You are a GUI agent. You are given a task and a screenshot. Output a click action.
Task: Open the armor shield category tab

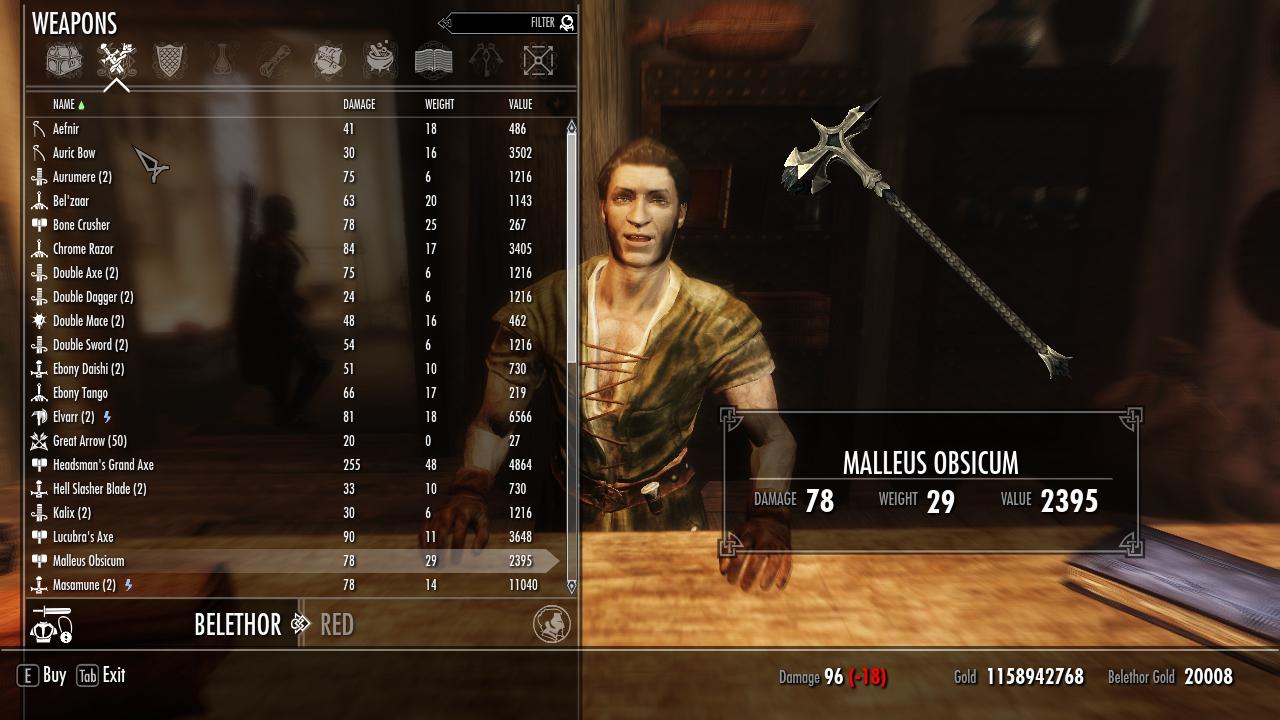pos(169,61)
